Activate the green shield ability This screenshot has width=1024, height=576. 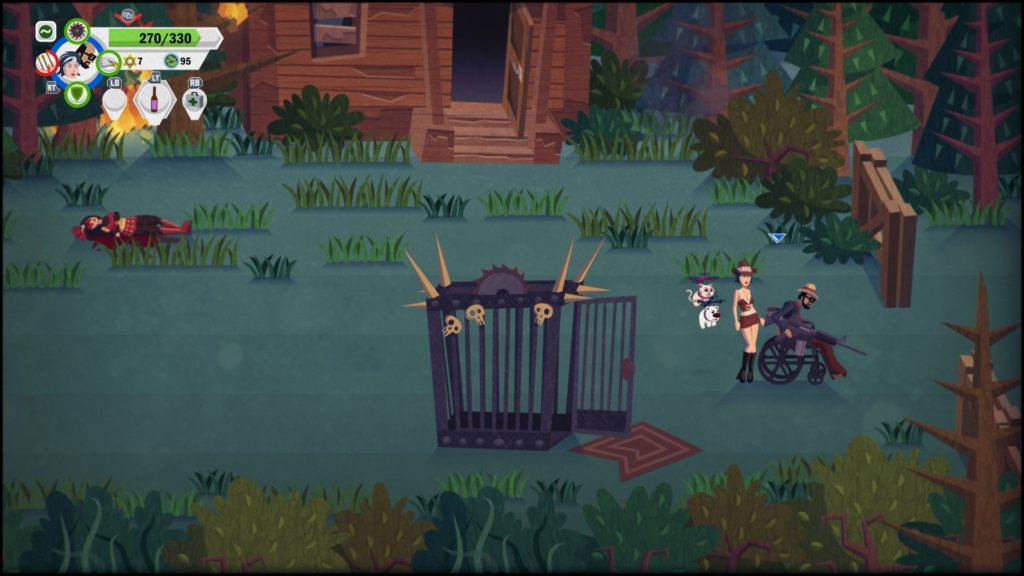tap(76, 94)
